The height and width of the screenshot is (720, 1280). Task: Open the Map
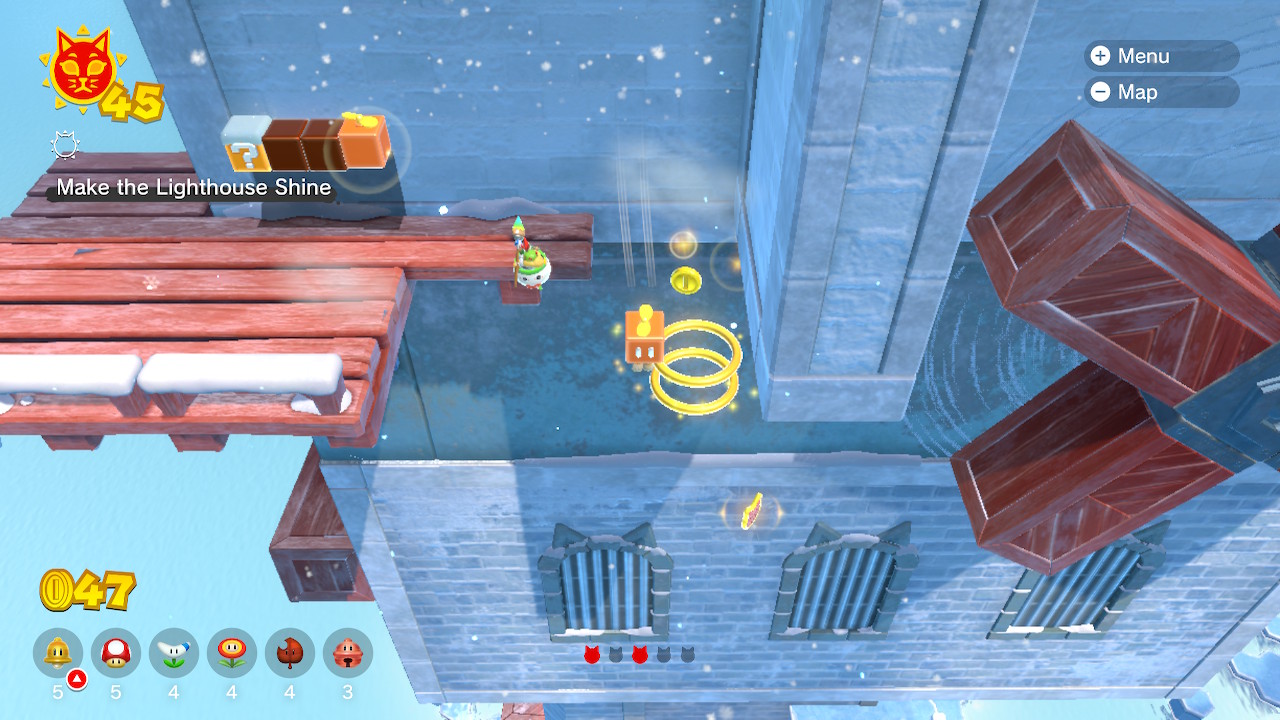click(1160, 92)
